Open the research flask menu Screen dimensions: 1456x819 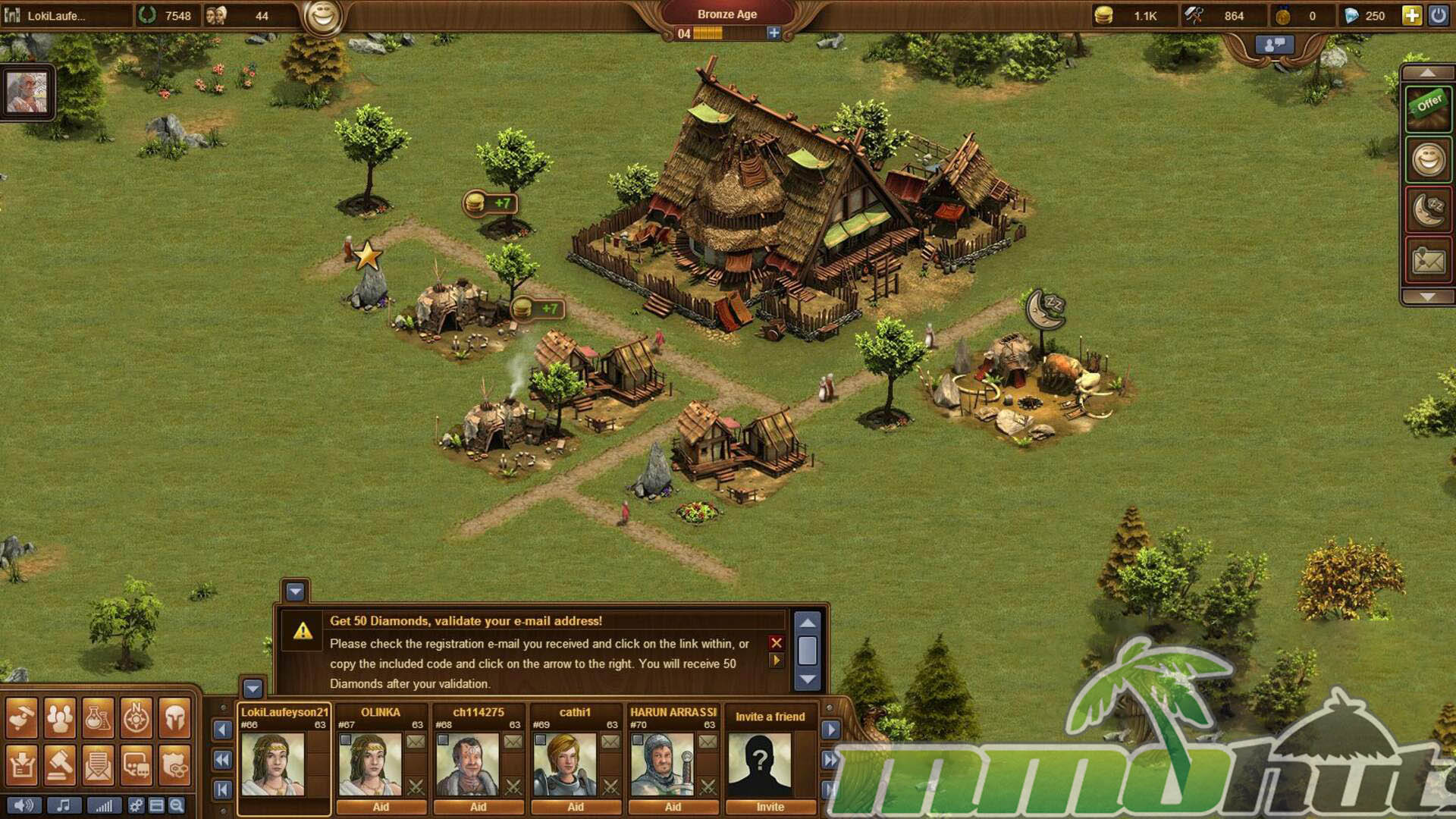[98, 717]
